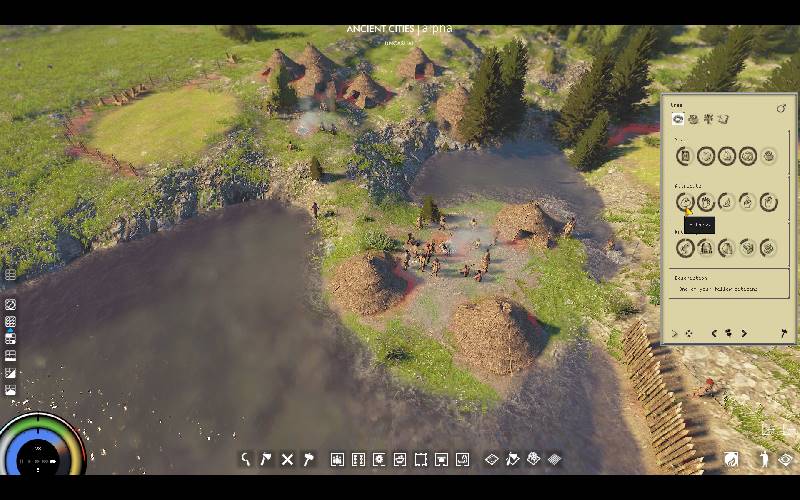Click the hammer icon at panel's bottom right

click(783, 333)
